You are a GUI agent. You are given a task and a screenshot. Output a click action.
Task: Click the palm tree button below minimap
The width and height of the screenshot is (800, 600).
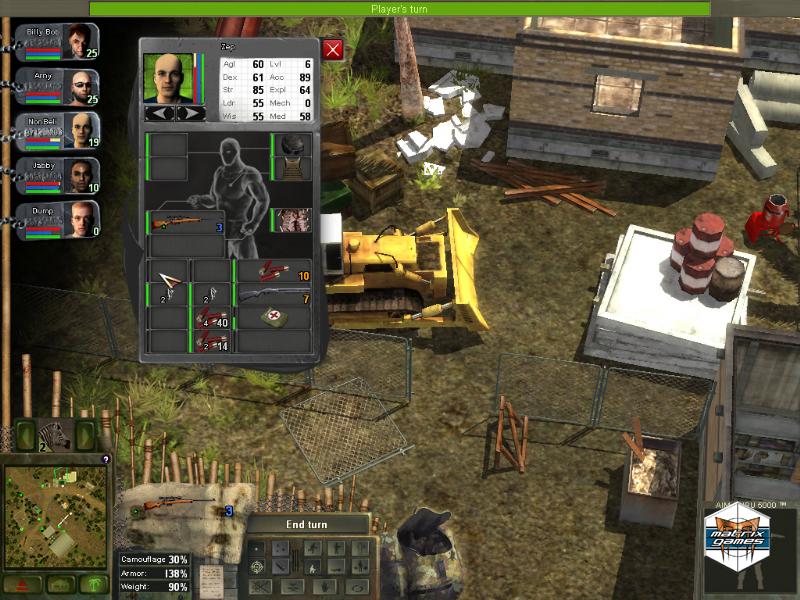[x=96, y=583]
